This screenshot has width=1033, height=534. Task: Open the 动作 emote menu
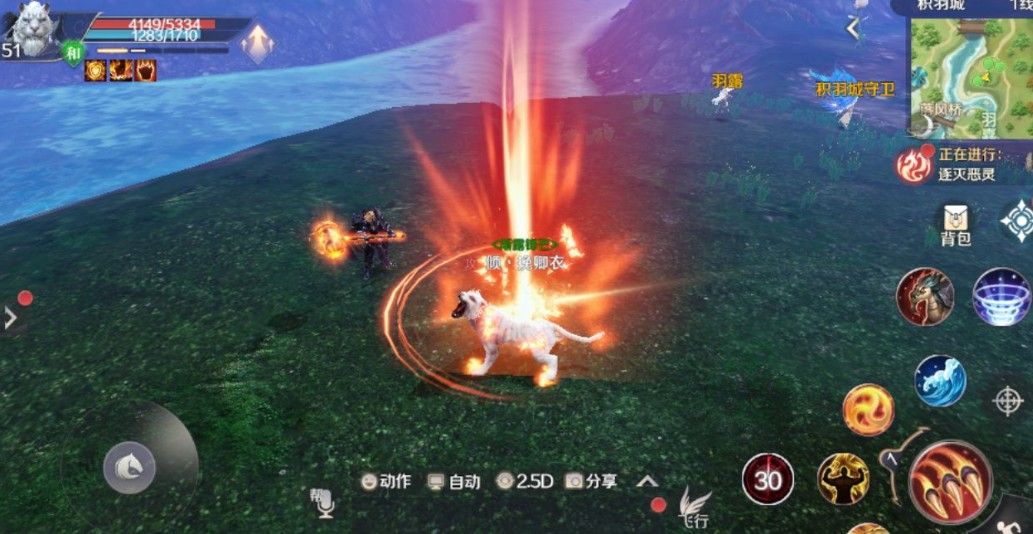[386, 481]
